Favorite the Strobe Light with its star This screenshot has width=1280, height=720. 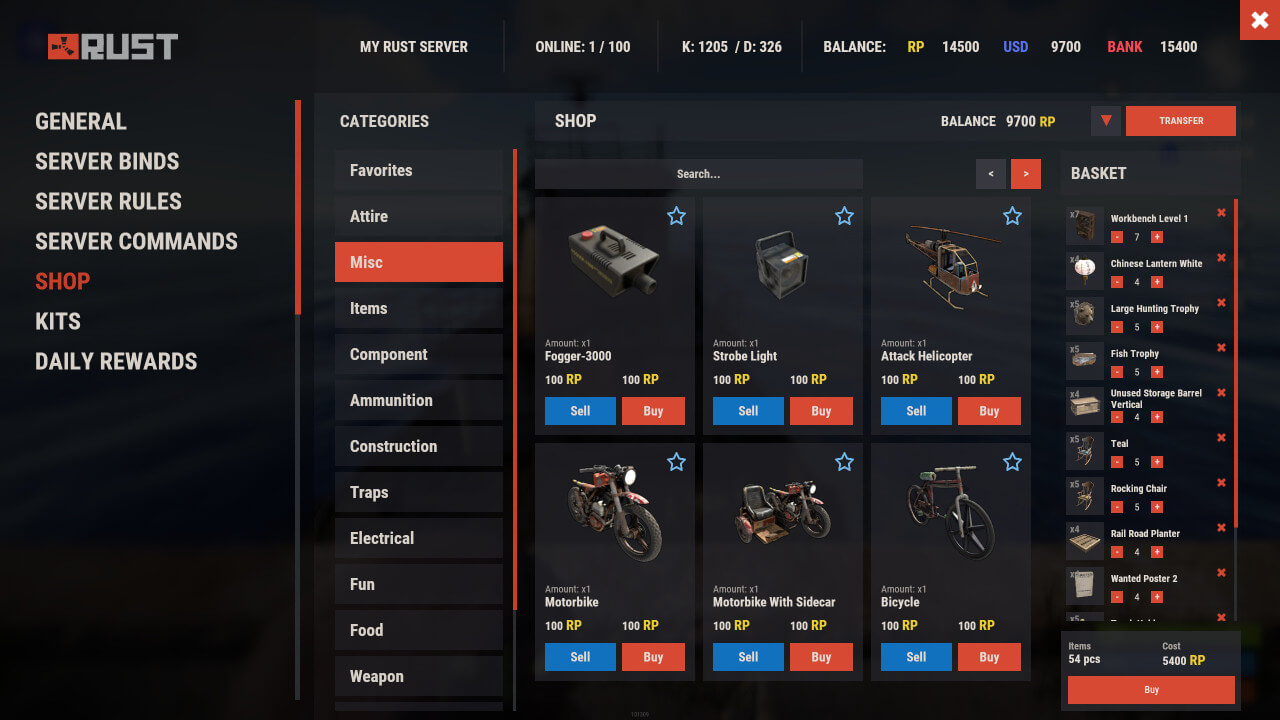(844, 216)
